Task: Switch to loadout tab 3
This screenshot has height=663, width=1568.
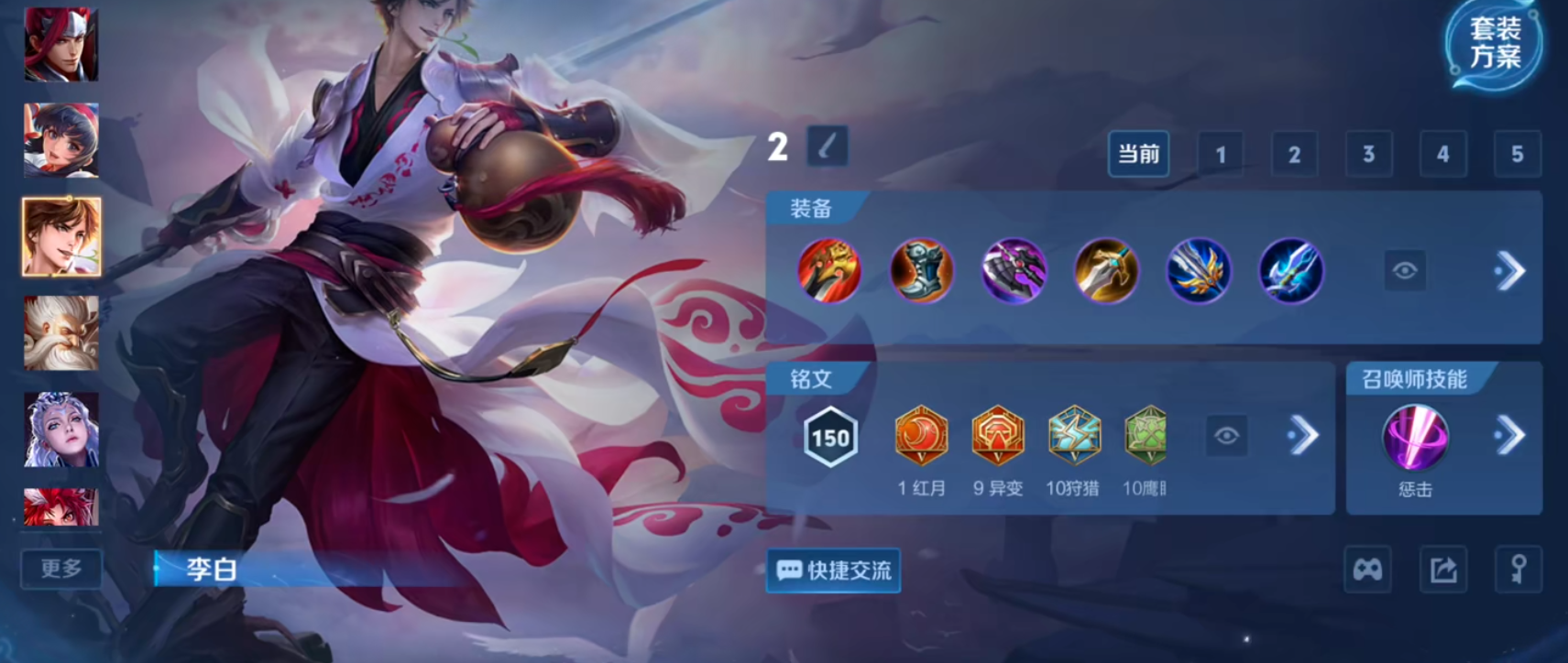Action: 1369,154
